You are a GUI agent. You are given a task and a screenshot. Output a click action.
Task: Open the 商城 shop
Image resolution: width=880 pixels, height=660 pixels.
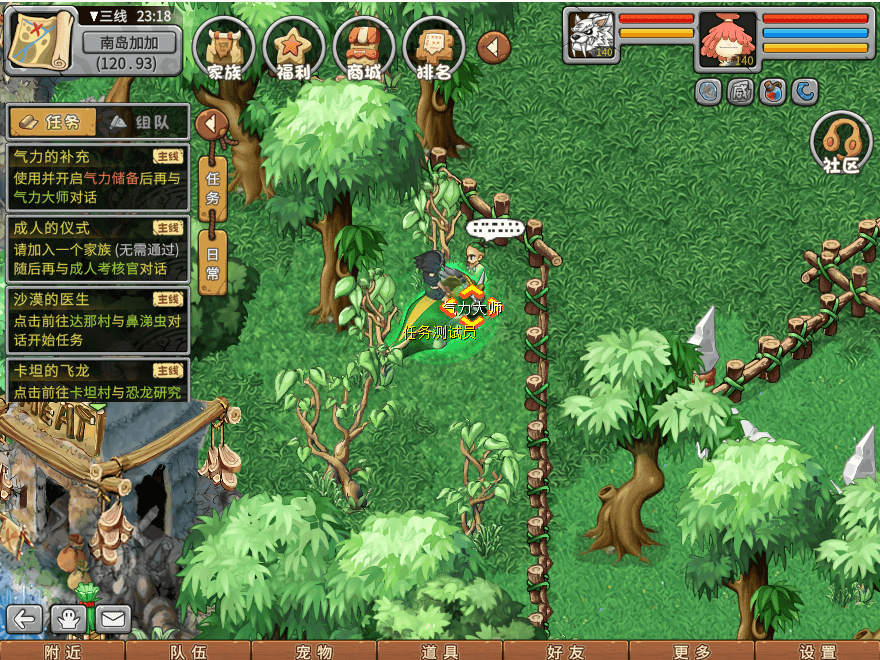coord(364,50)
